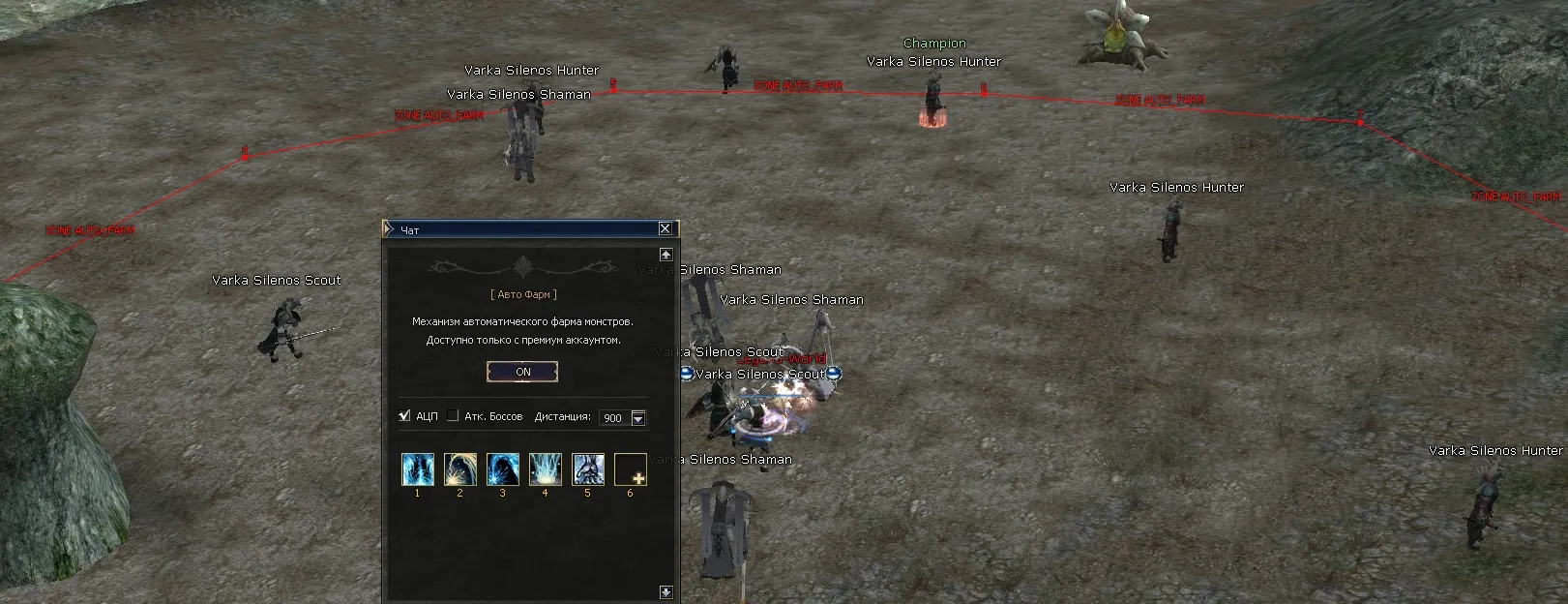Select skill slot 2 icon
This screenshot has width=1568, height=604.
coord(459,469)
